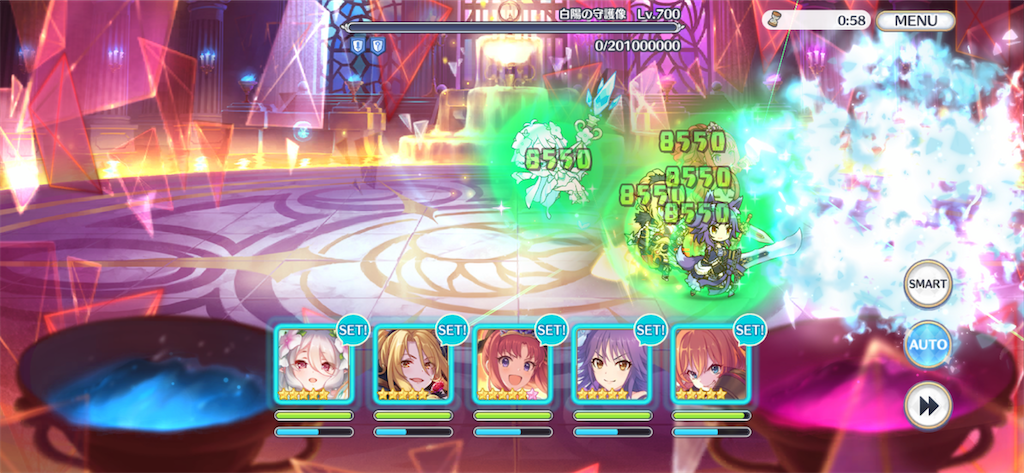Open the MENU button
Screen dimensions: 1024x473
[x=915, y=20]
